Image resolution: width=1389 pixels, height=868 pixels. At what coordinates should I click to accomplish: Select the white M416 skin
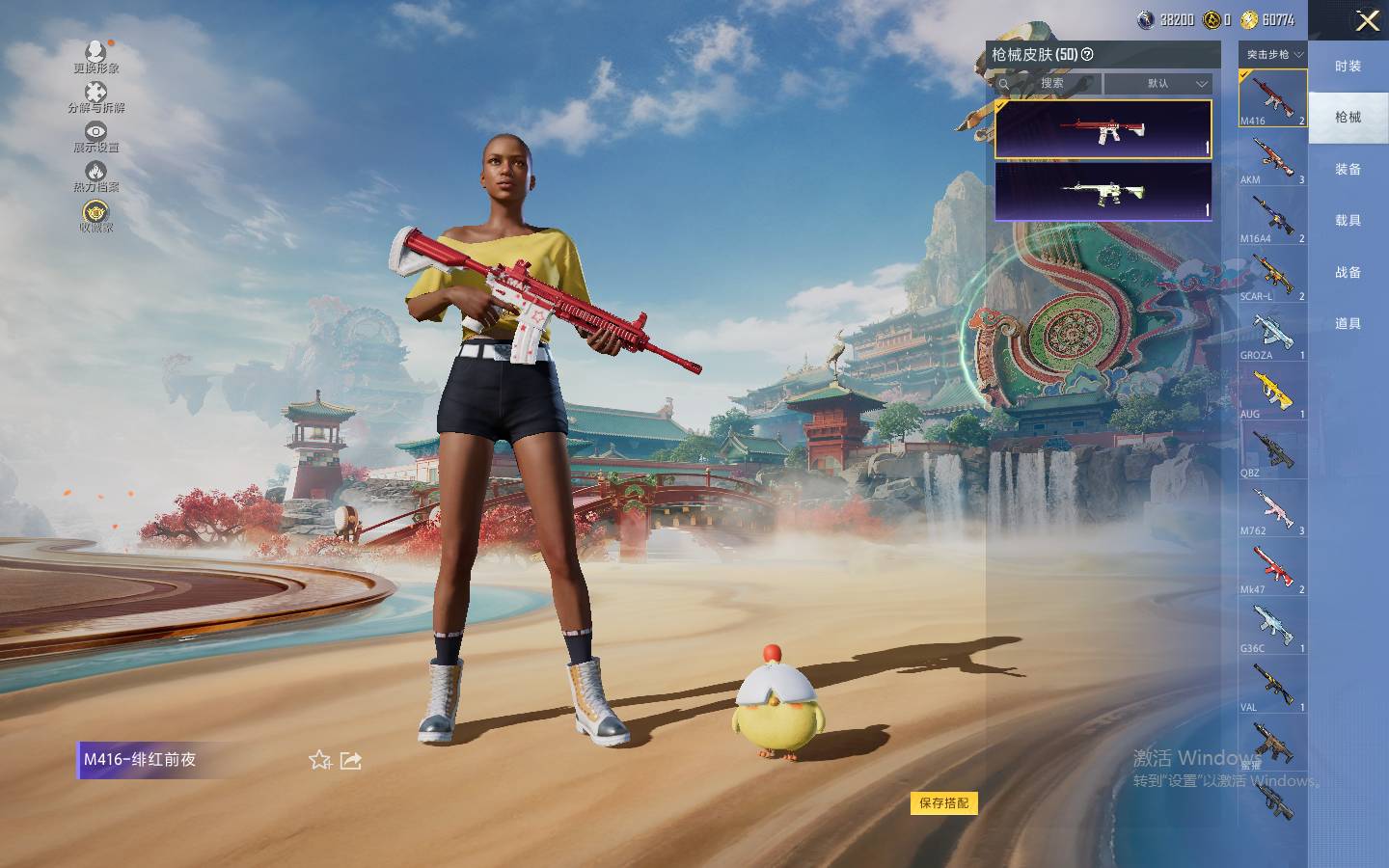[1103, 191]
